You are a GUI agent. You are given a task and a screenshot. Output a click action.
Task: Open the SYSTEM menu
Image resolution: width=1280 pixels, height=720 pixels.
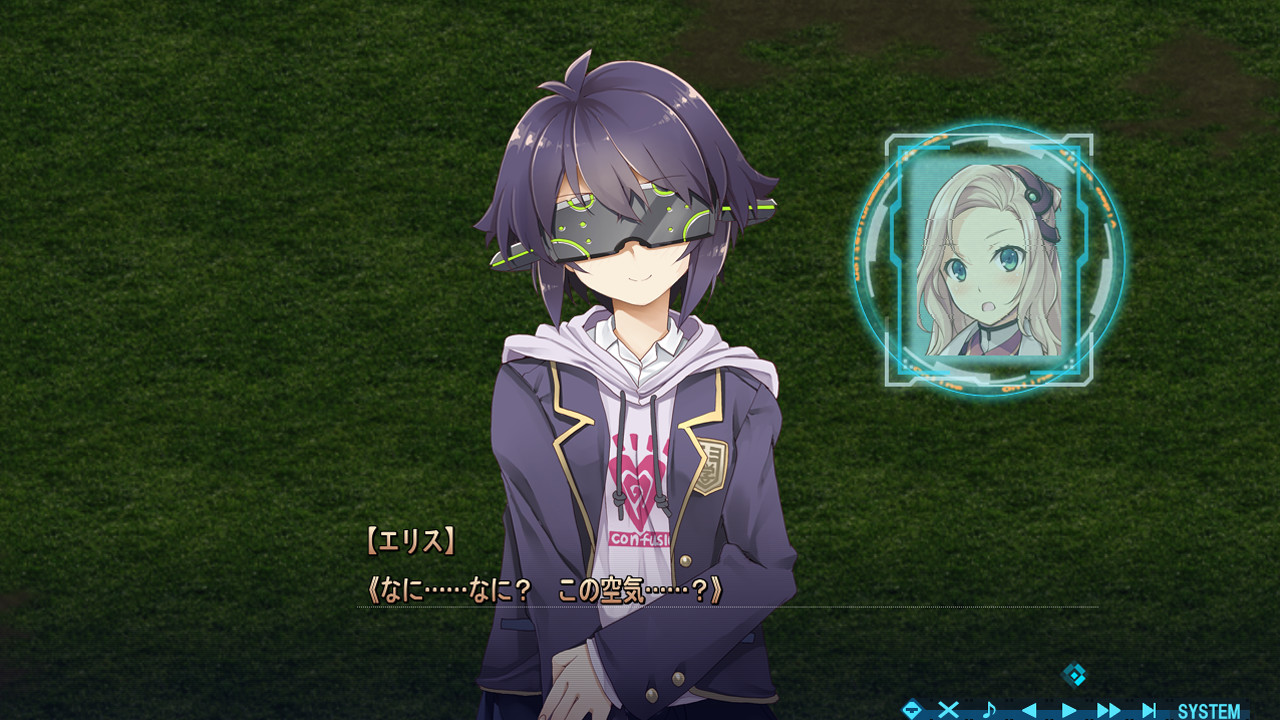click(x=1210, y=709)
